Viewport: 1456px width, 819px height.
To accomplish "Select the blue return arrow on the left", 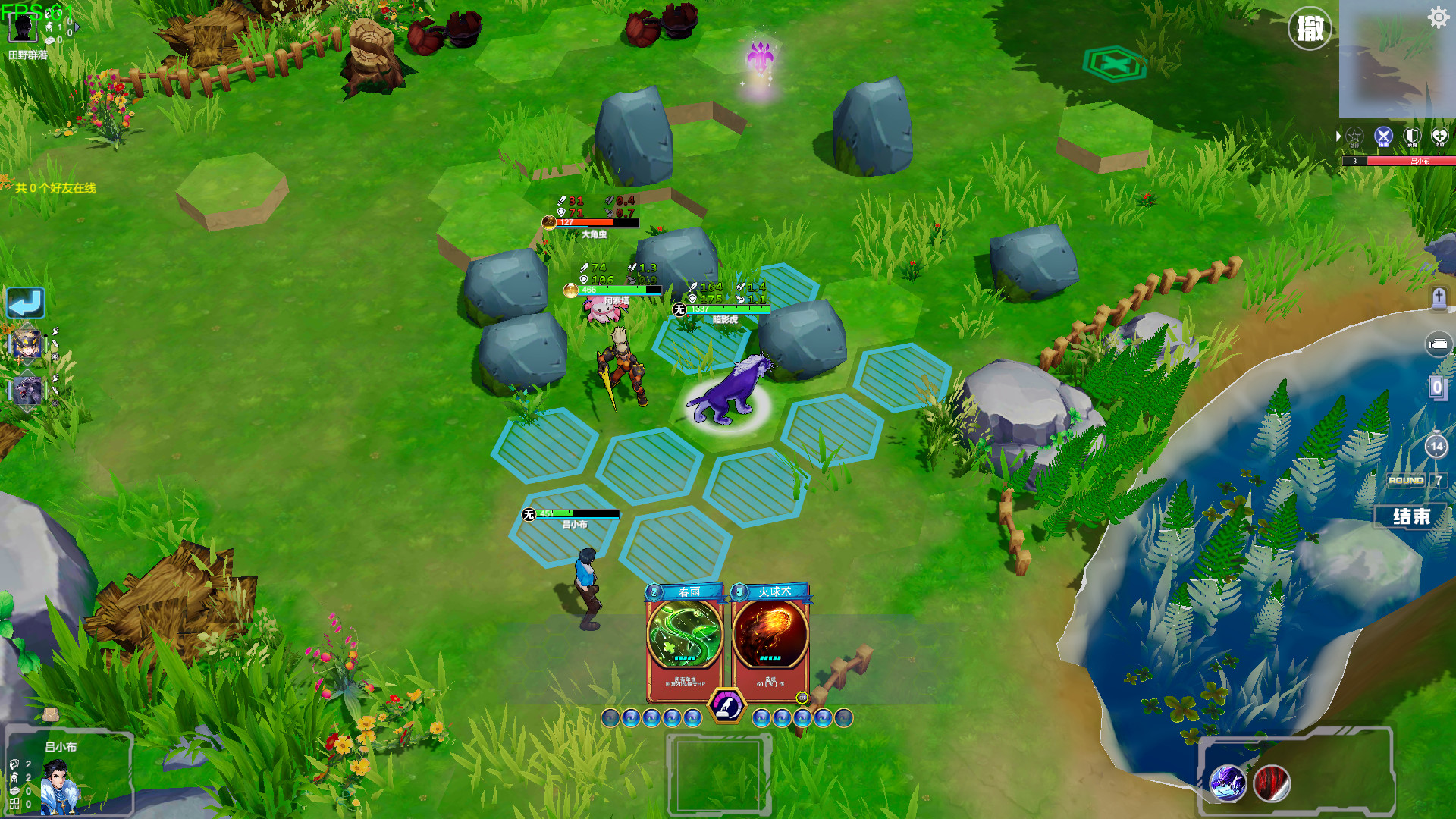I will [x=27, y=303].
